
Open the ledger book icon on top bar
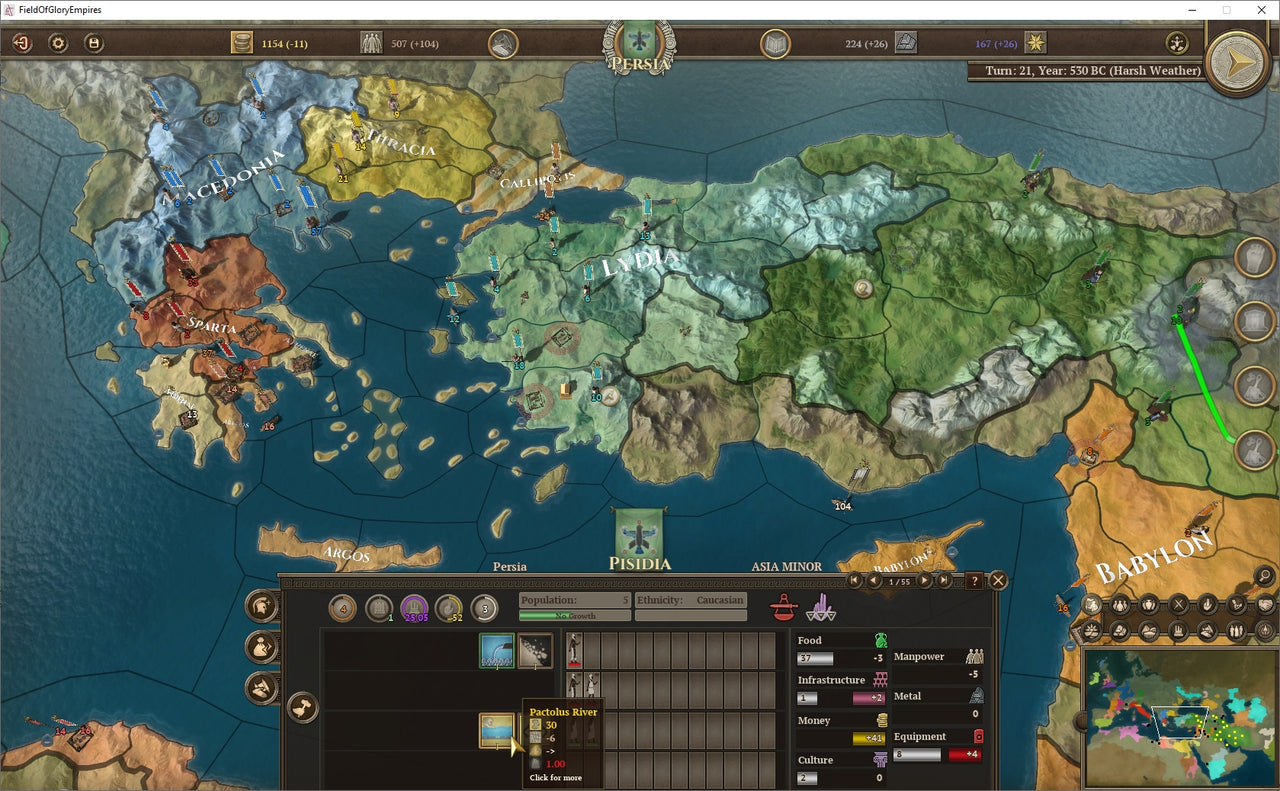pos(774,44)
